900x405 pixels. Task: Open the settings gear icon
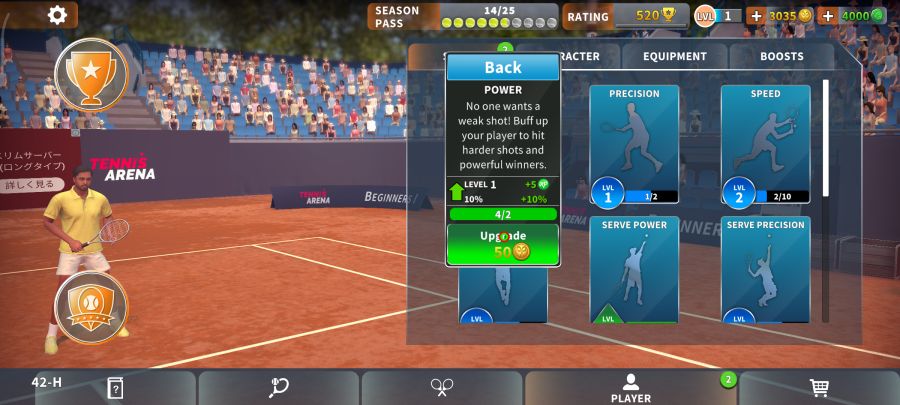click(57, 14)
